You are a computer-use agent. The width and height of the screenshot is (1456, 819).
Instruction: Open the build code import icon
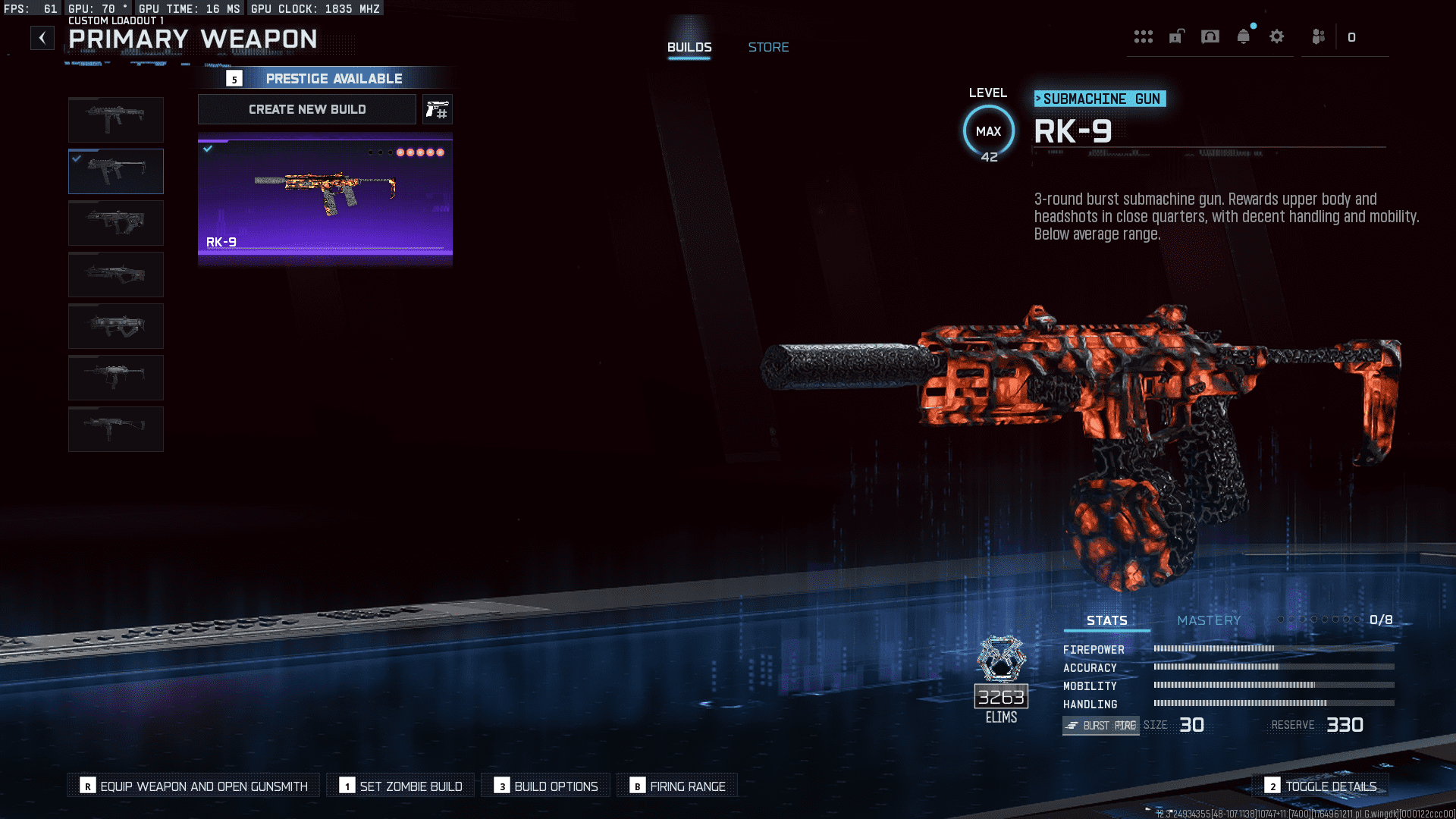click(438, 110)
